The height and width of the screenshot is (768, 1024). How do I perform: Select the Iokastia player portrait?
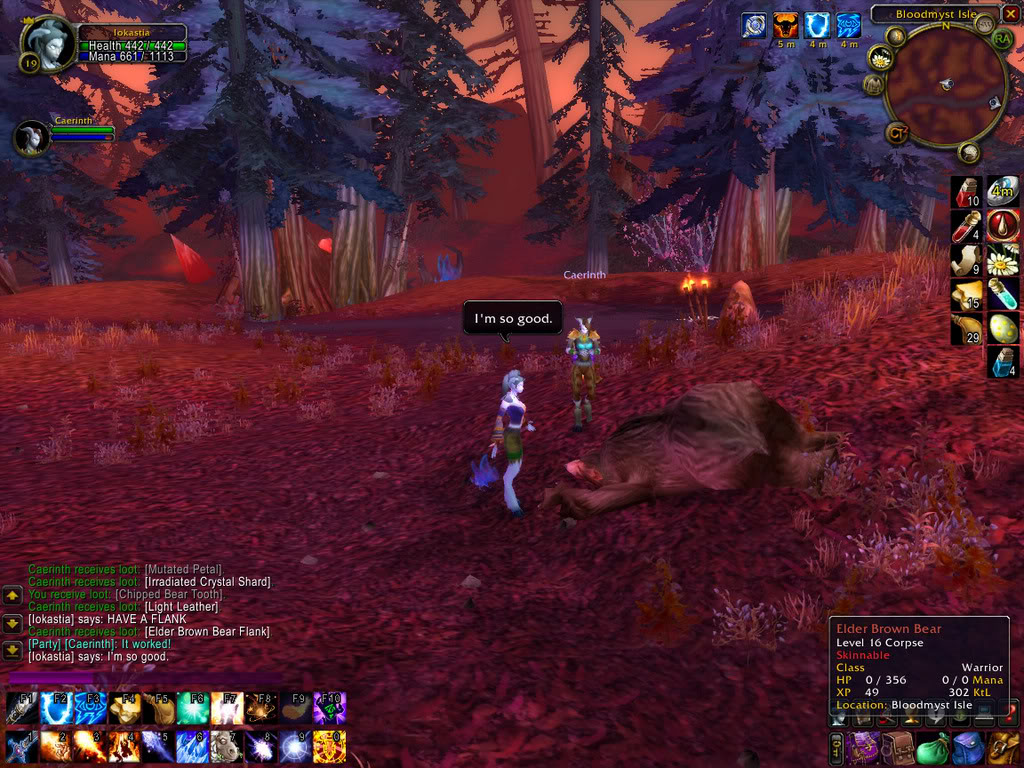tap(48, 44)
